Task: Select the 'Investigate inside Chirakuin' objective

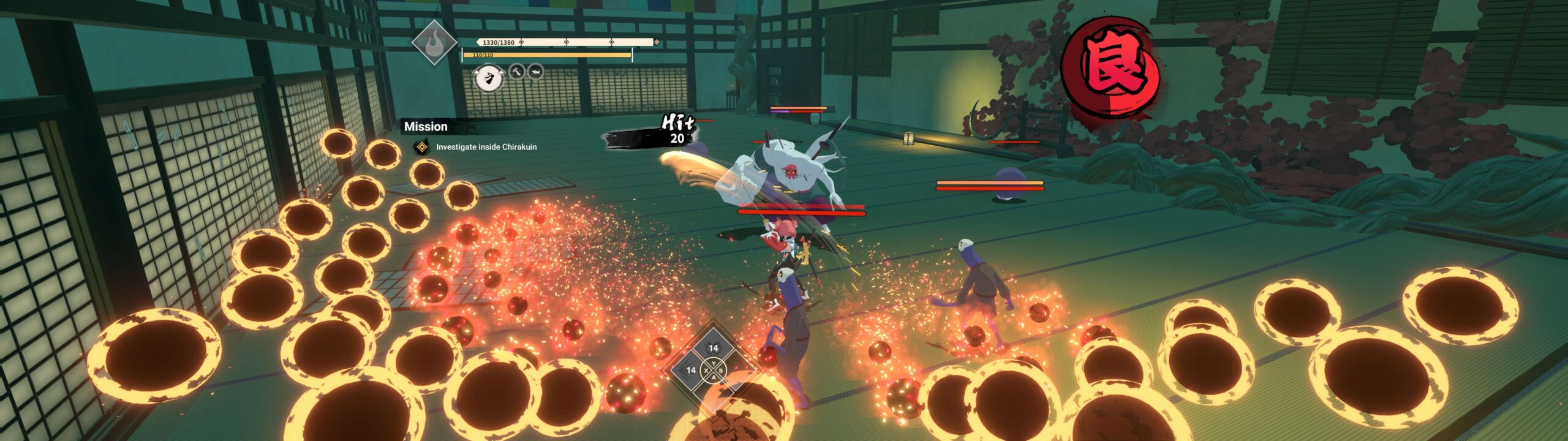Action: (486, 147)
